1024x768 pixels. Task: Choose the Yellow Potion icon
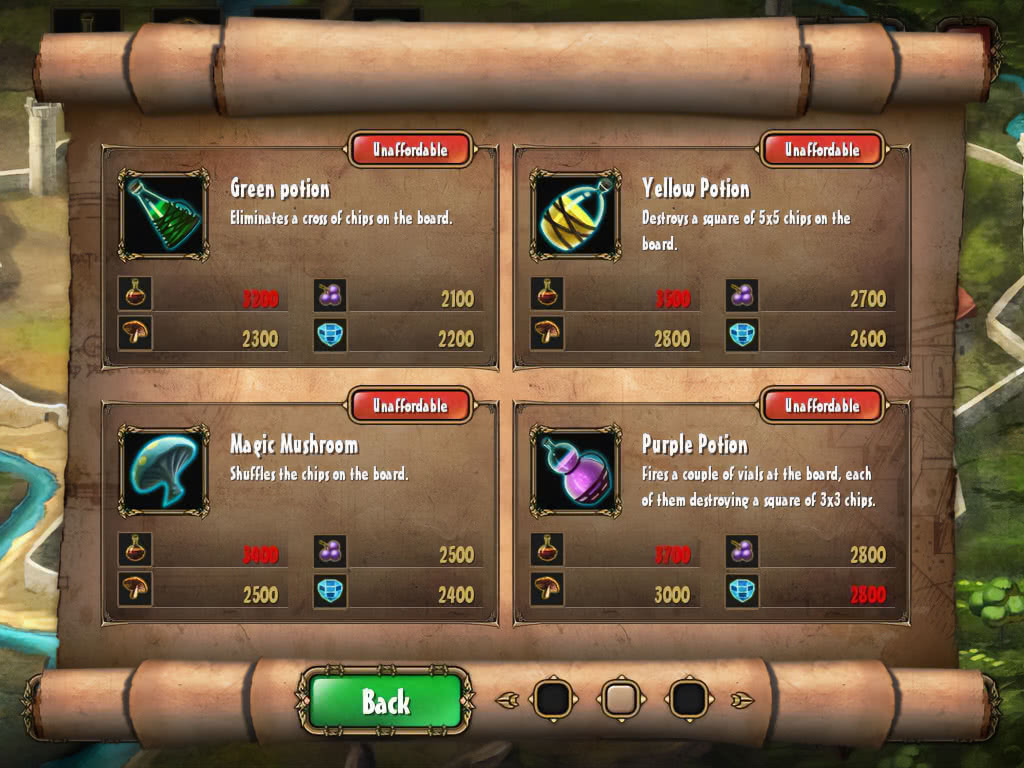click(575, 215)
